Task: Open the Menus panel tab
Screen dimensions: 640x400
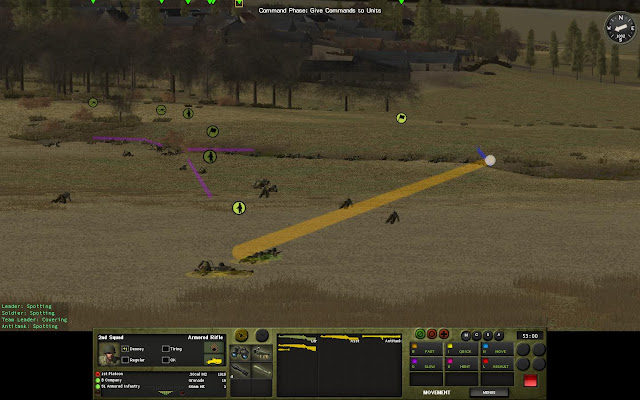Action: click(x=490, y=392)
